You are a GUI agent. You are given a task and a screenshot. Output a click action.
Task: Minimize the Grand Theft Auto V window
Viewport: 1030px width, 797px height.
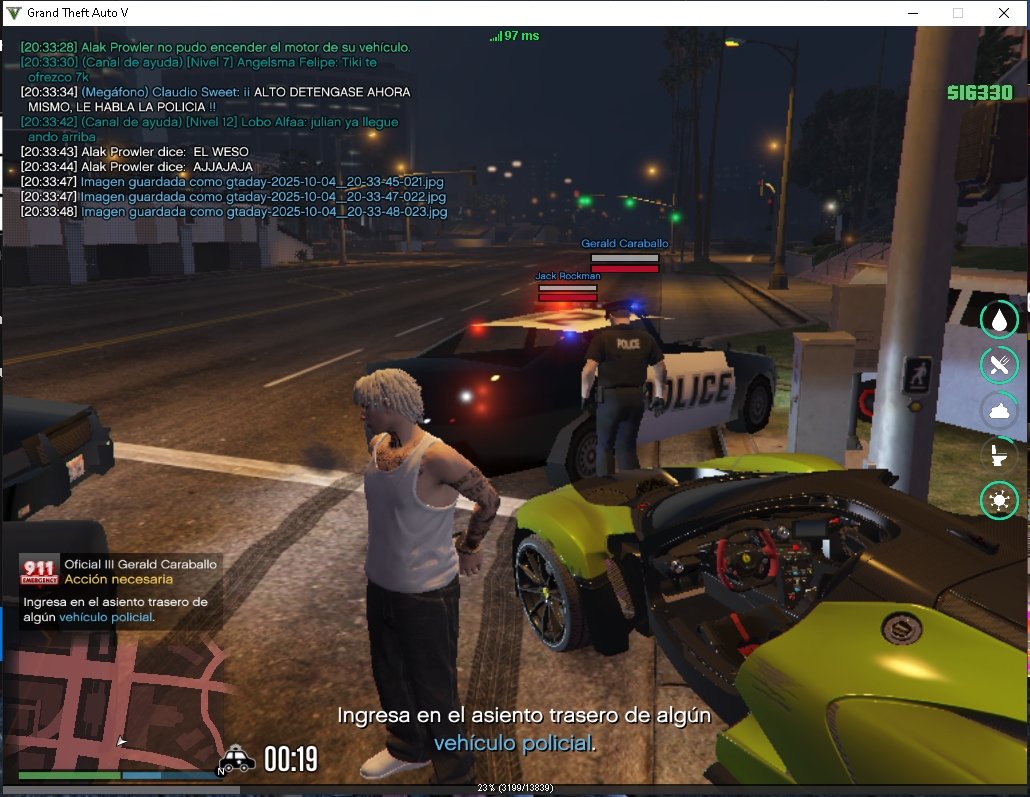912,13
